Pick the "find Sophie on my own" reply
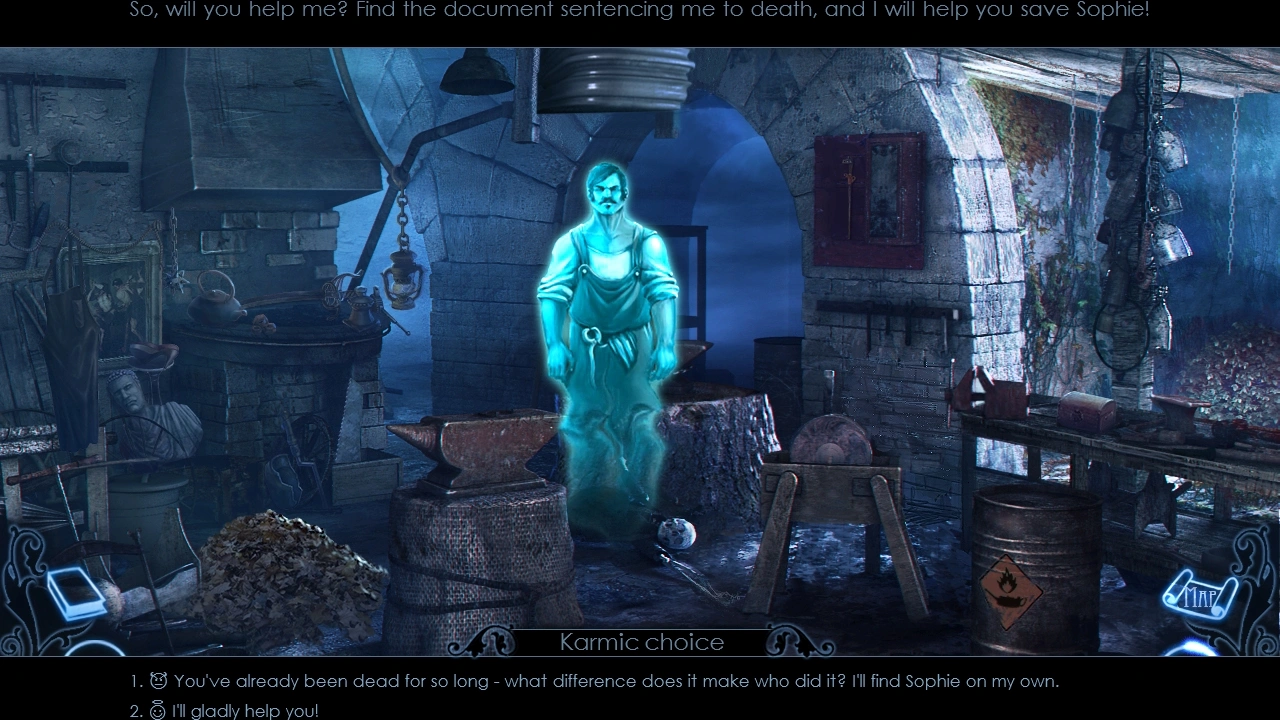The height and width of the screenshot is (720, 1280). point(615,681)
